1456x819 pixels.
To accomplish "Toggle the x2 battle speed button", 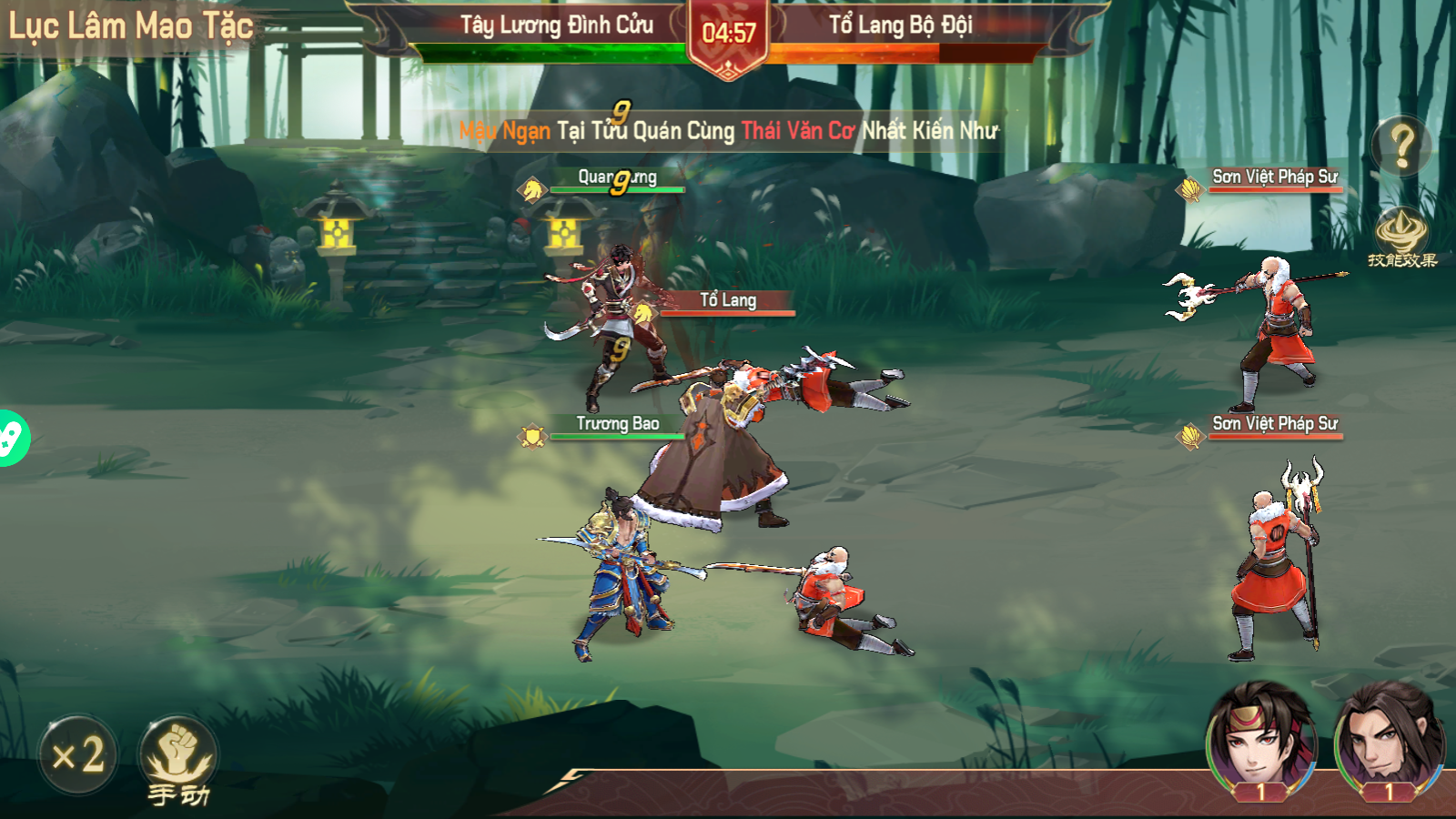I will pyautogui.click(x=78, y=755).
